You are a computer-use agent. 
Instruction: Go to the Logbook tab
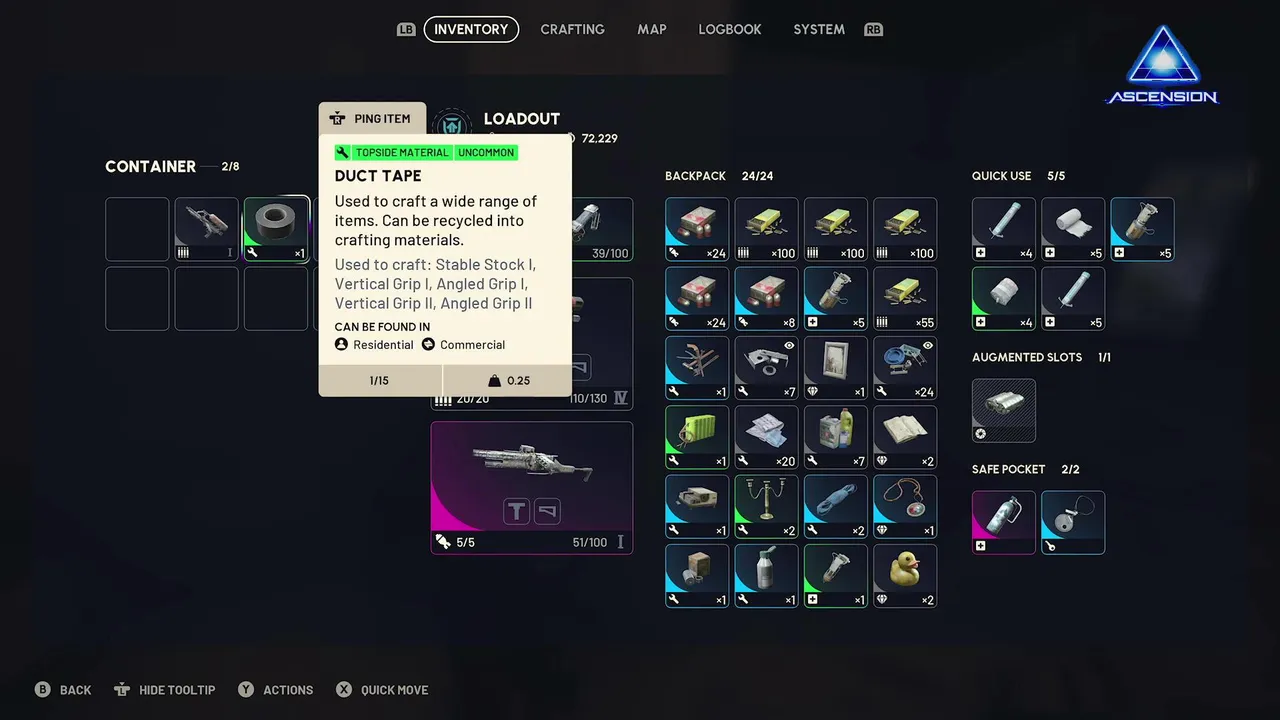click(x=729, y=29)
